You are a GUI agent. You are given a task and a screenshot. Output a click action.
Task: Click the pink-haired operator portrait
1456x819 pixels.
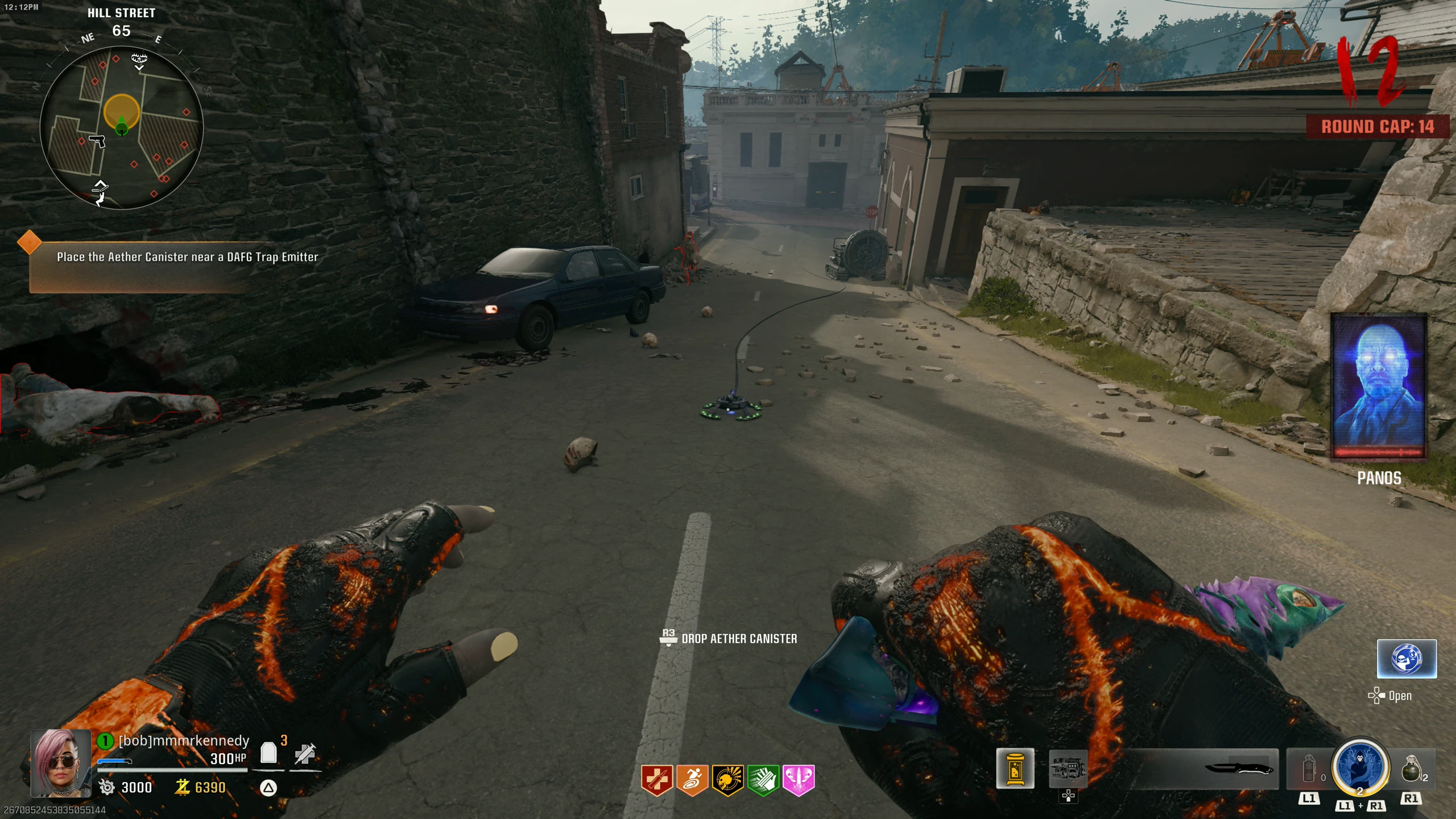point(61,763)
